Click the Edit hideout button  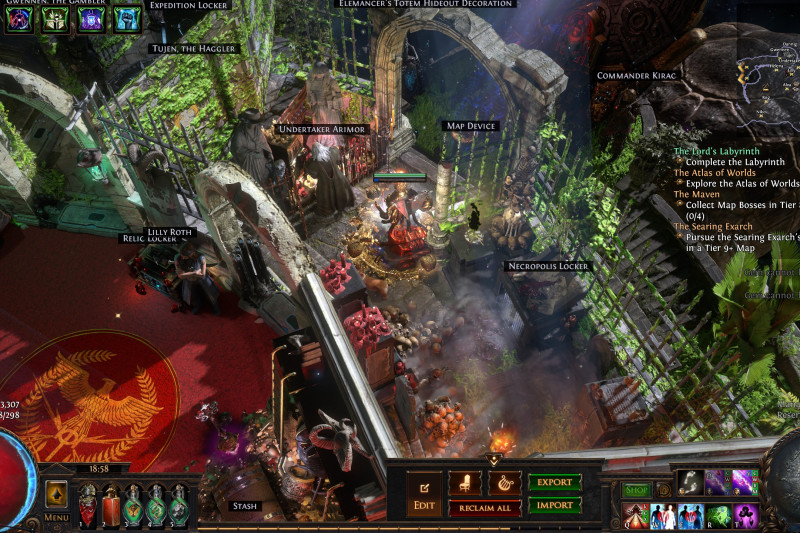click(x=424, y=494)
